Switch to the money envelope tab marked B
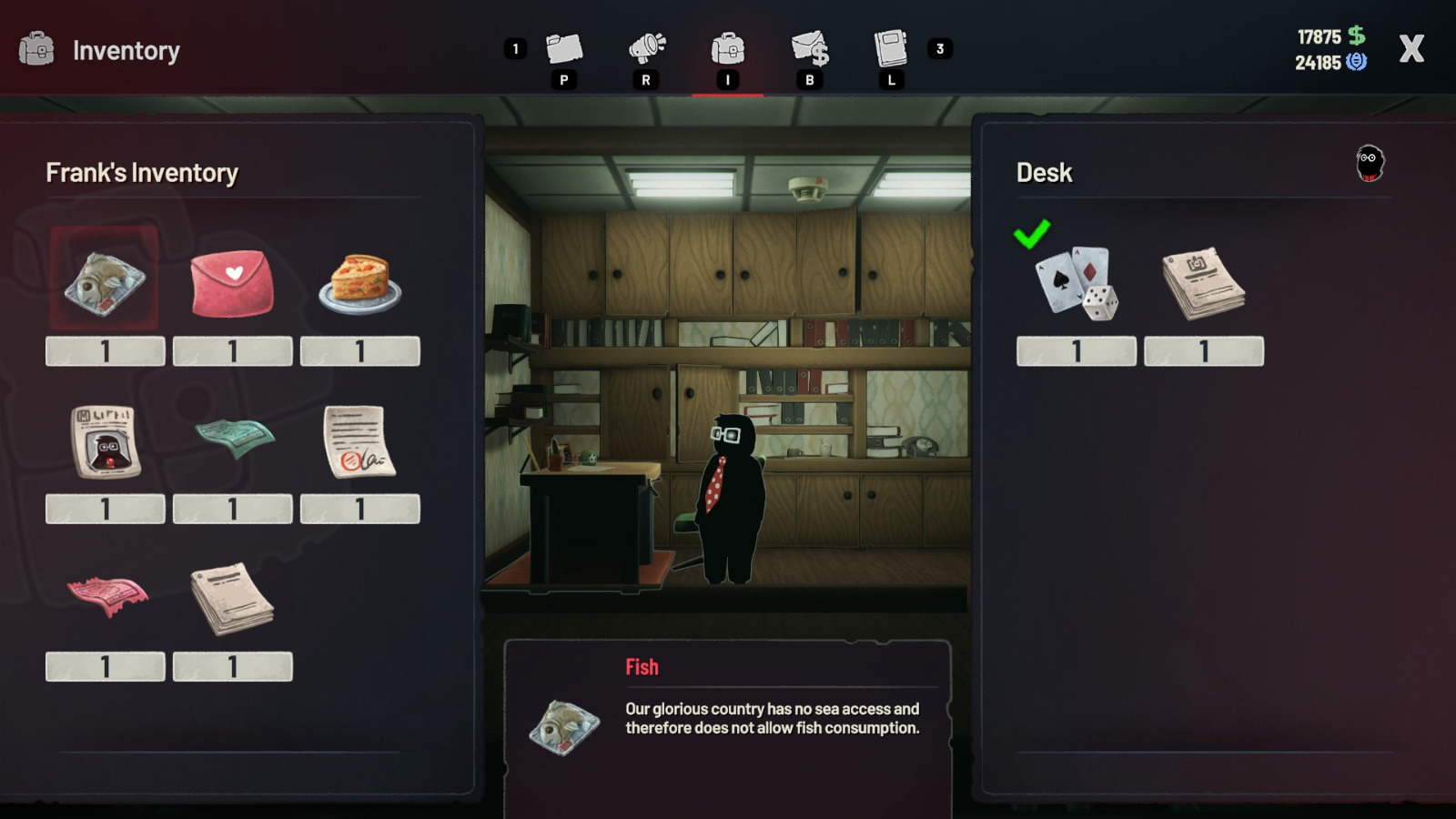This screenshot has height=819, width=1456. (810, 50)
